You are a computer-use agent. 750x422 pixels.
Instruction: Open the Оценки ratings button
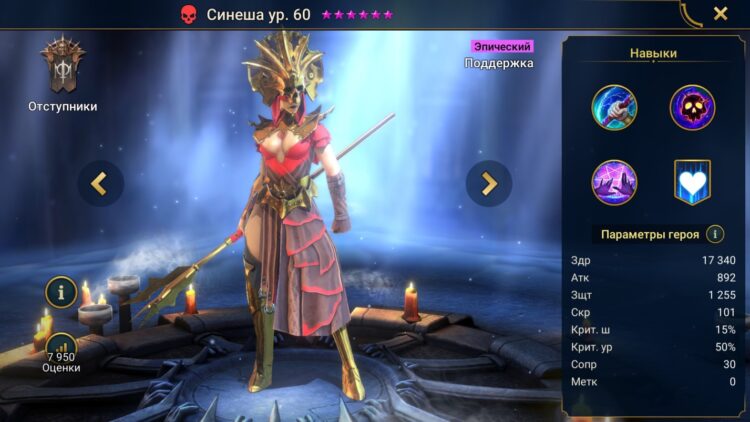tap(61, 349)
